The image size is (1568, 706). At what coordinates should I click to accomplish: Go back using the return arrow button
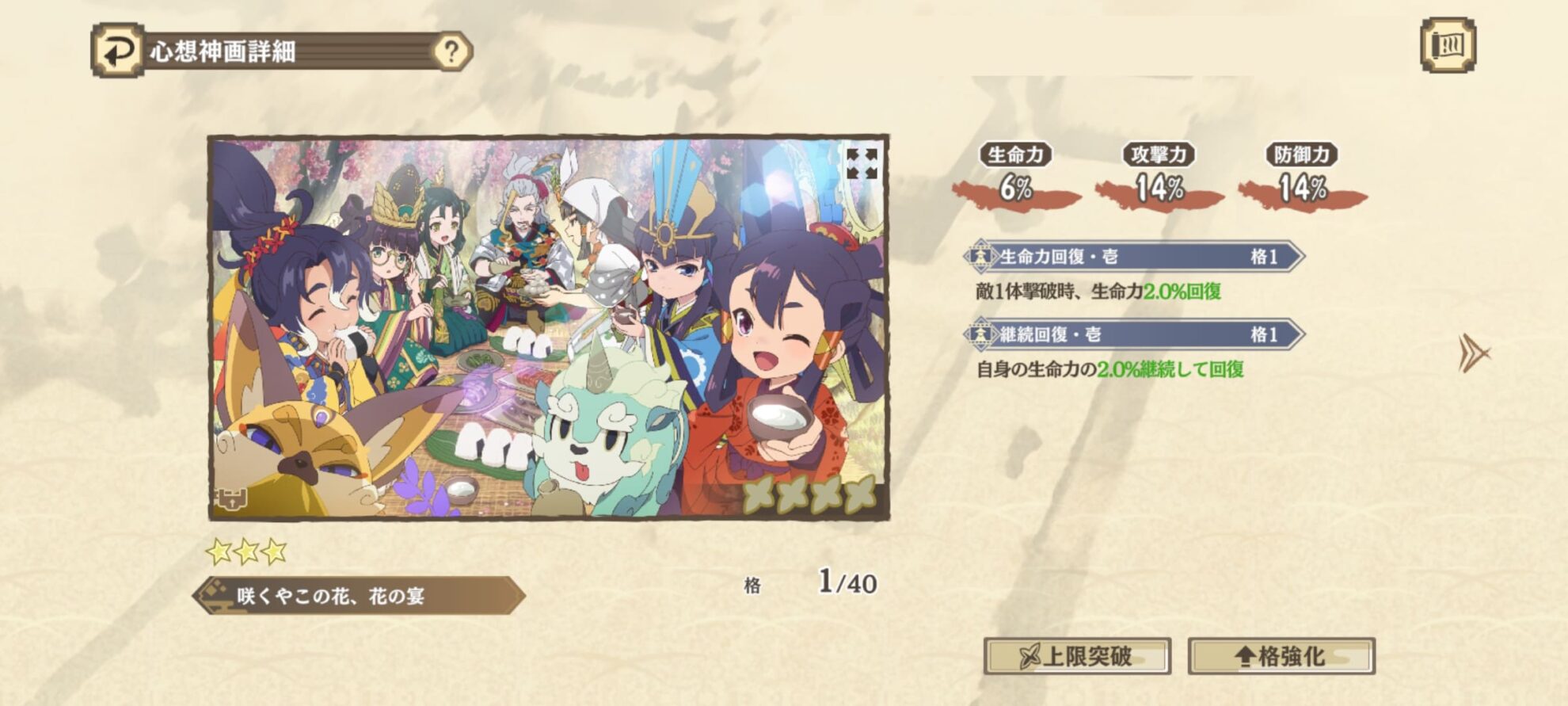tap(118, 51)
